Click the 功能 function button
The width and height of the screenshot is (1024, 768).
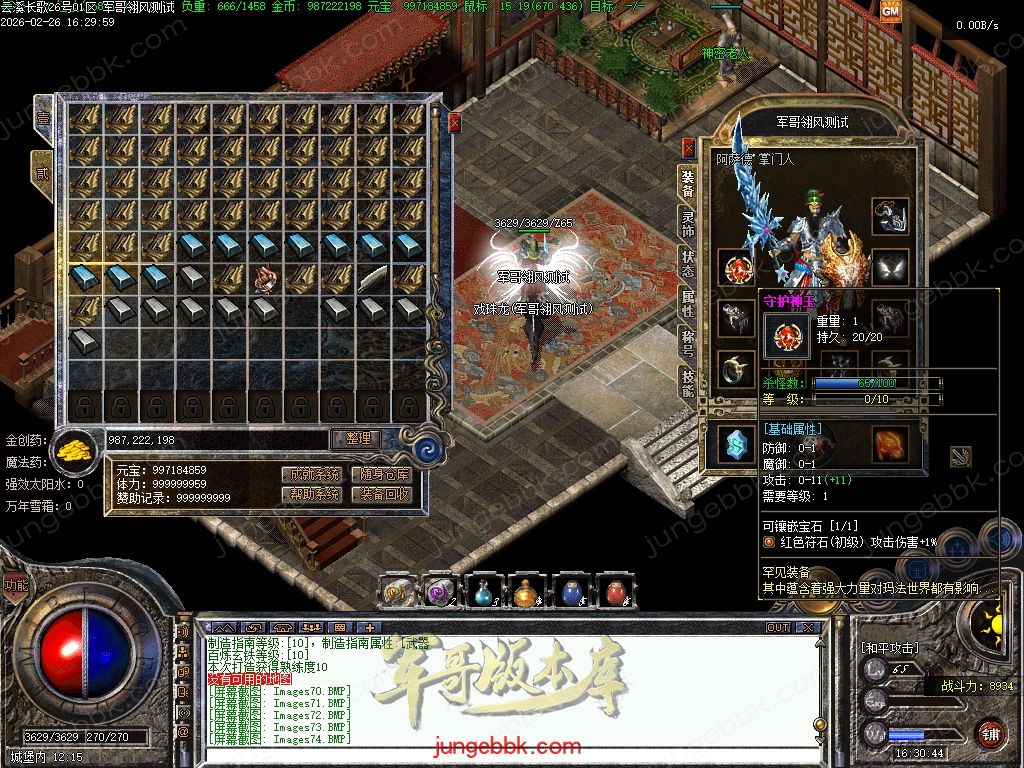click(16, 586)
